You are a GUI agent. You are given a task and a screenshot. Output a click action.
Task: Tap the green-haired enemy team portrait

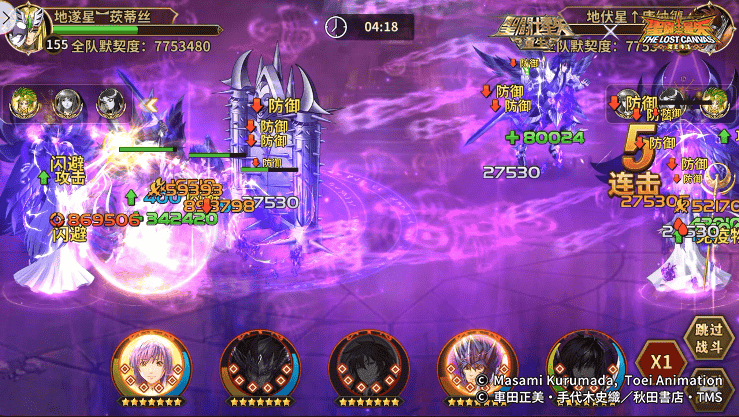[717, 100]
